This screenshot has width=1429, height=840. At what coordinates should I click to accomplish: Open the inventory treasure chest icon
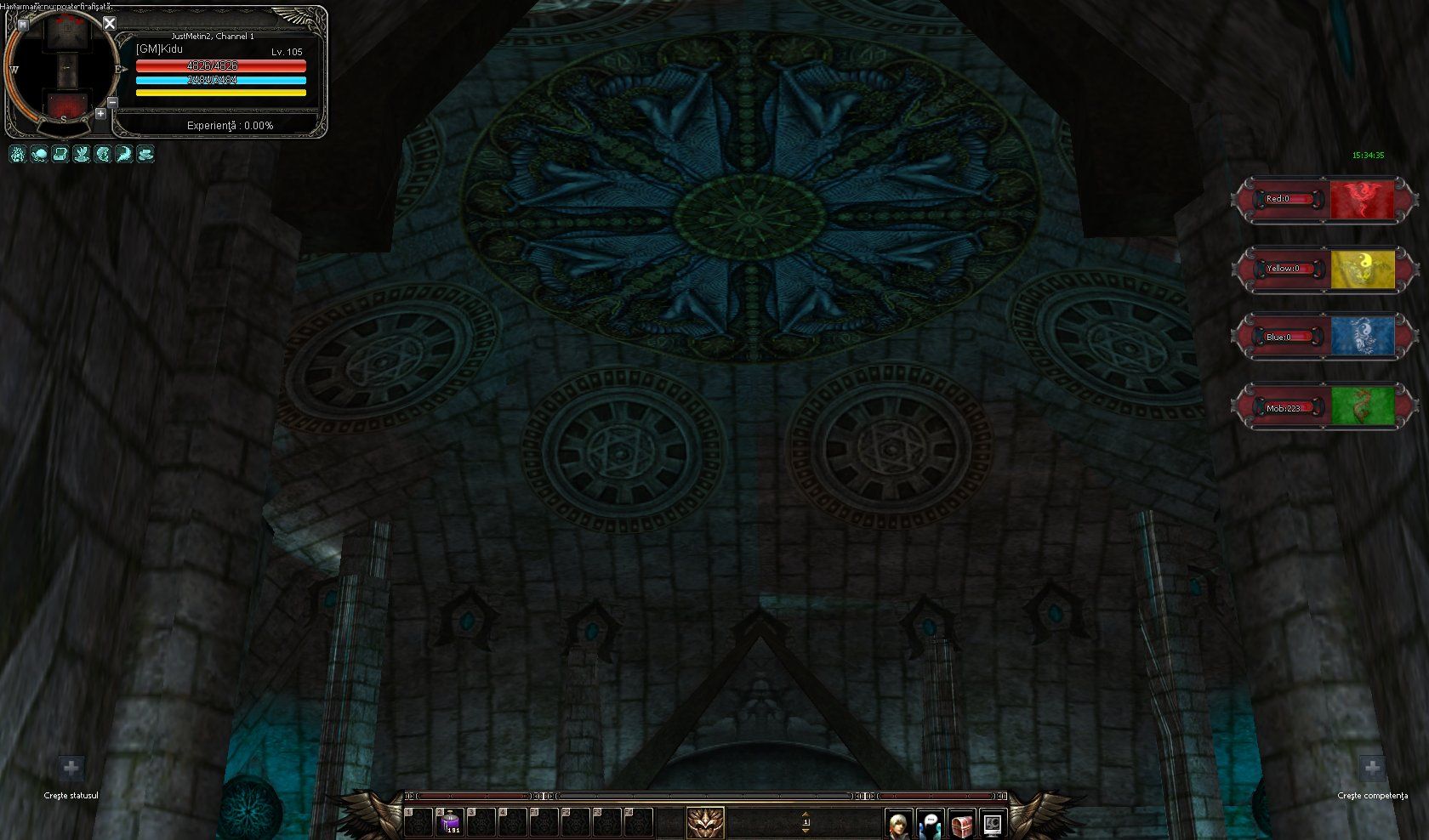[x=961, y=823]
